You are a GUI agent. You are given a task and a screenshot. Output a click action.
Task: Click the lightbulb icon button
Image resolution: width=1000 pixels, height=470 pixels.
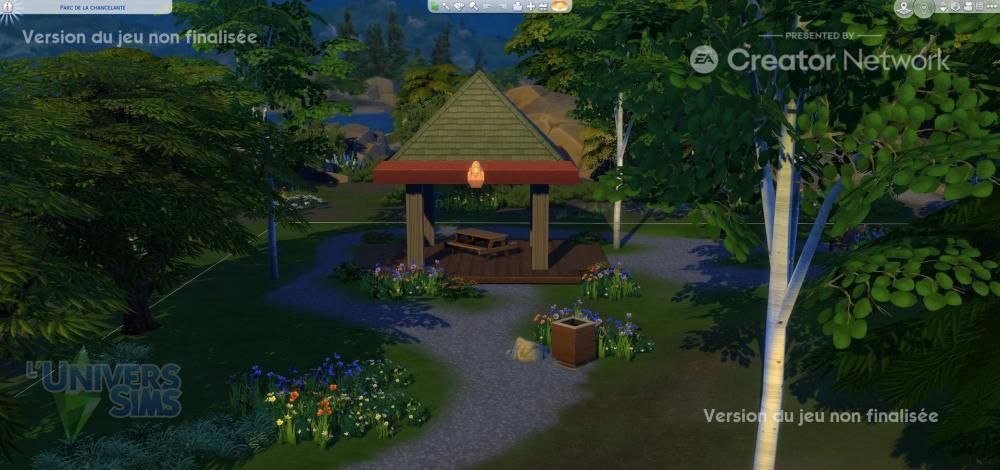924,7
